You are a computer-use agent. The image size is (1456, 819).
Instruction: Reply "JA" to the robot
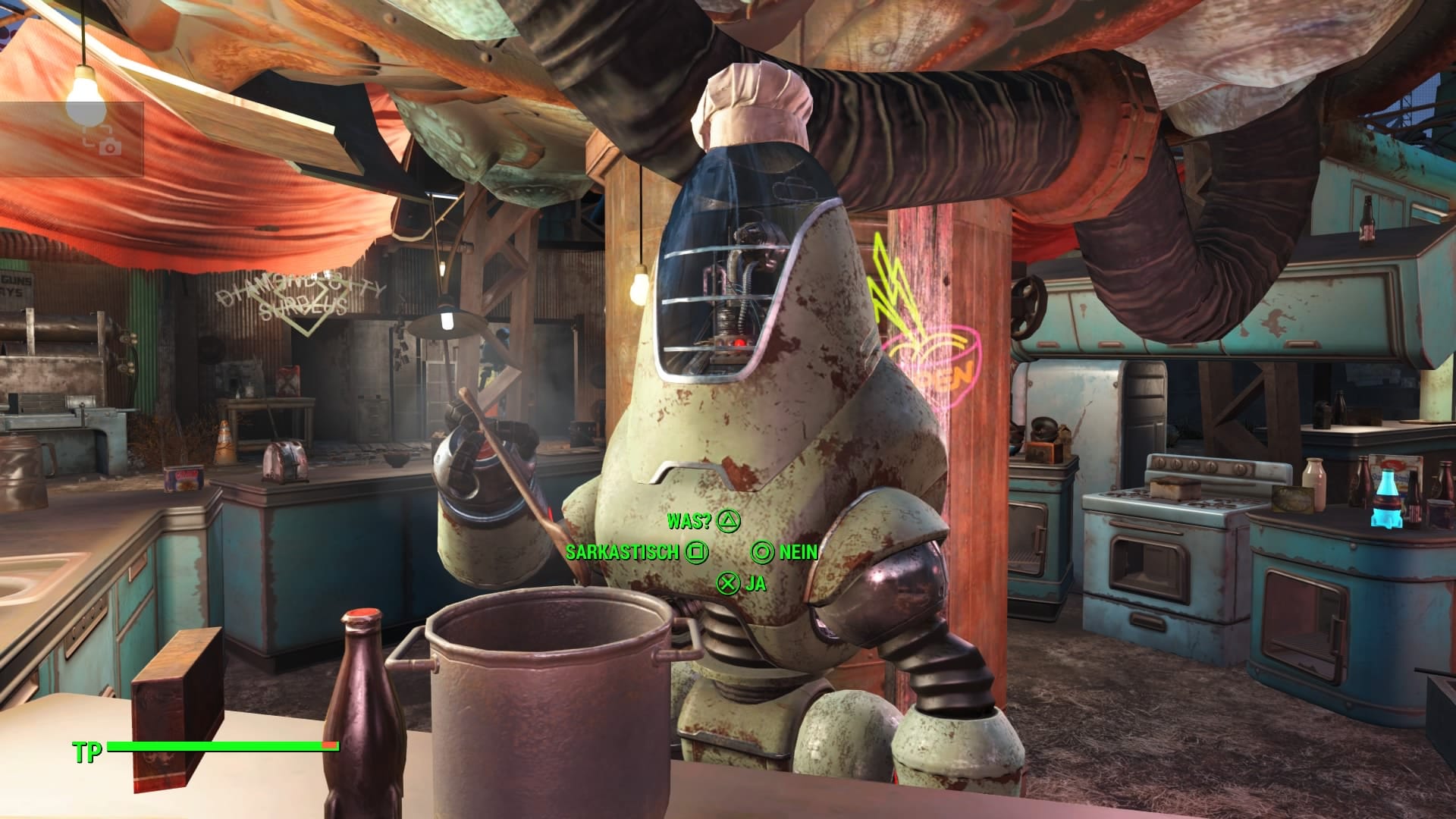(741, 583)
